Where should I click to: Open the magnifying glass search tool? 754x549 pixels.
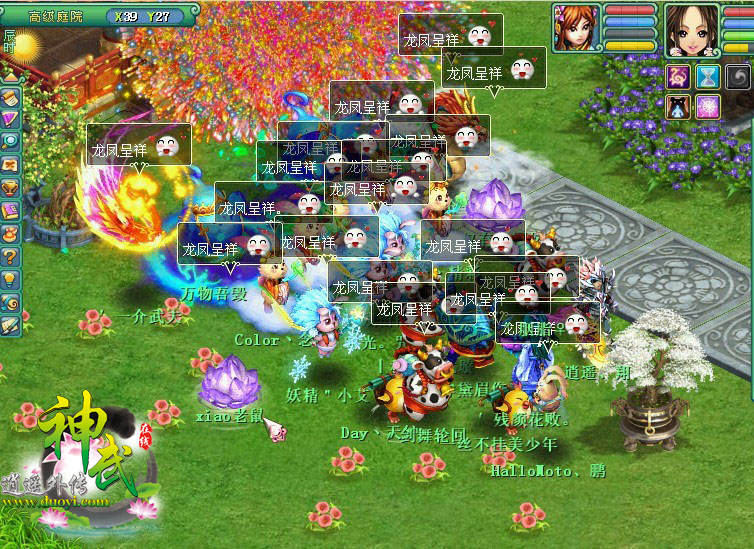pyautogui.click(x=10, y=141)
